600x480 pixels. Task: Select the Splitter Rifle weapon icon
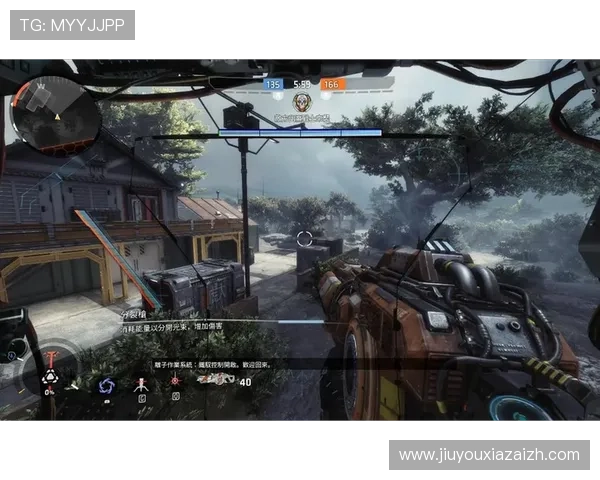coord(212,380)
